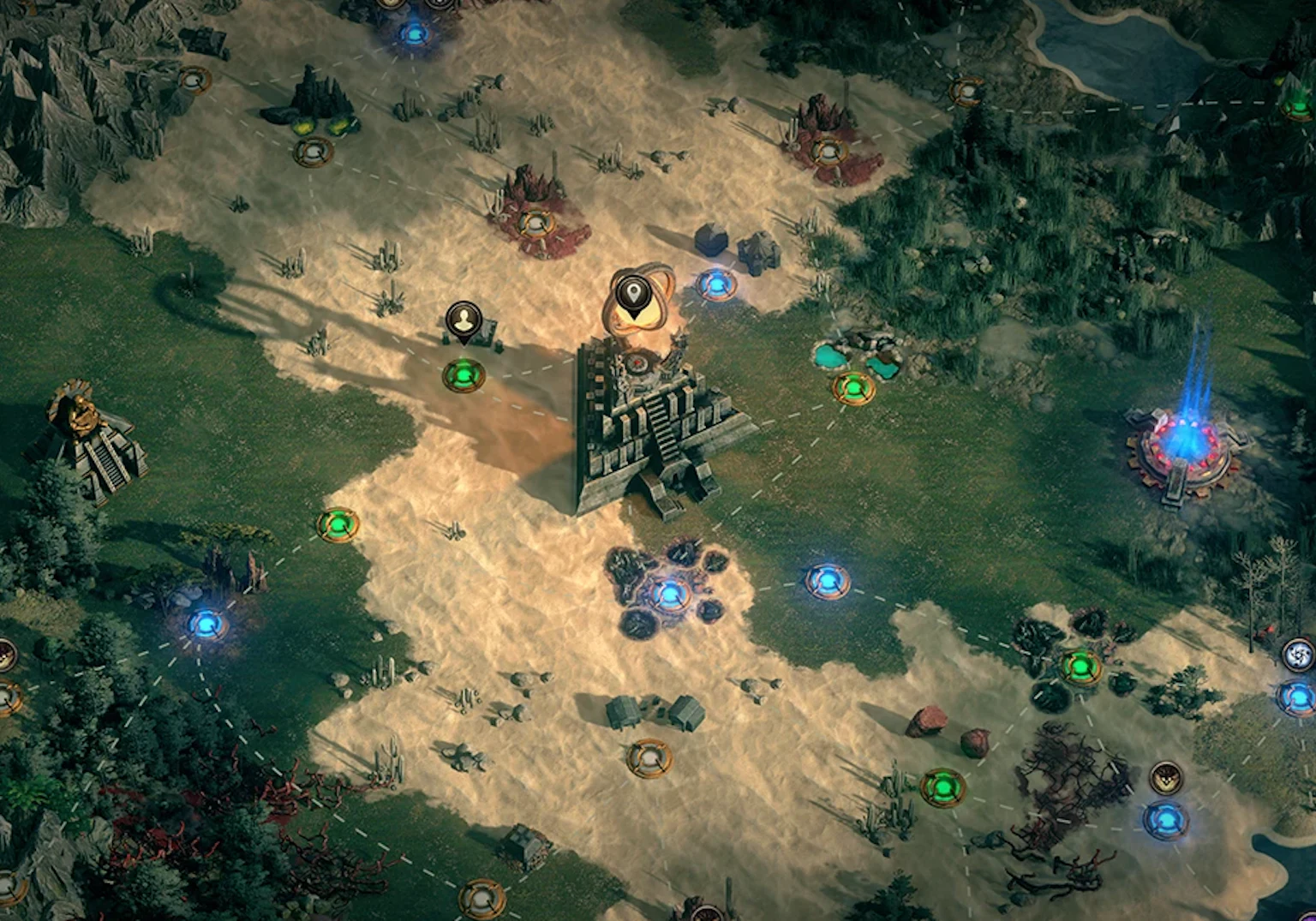Select the blue node at the bottom-right corner
The image size is (1316, 921).
point(1167,820)
